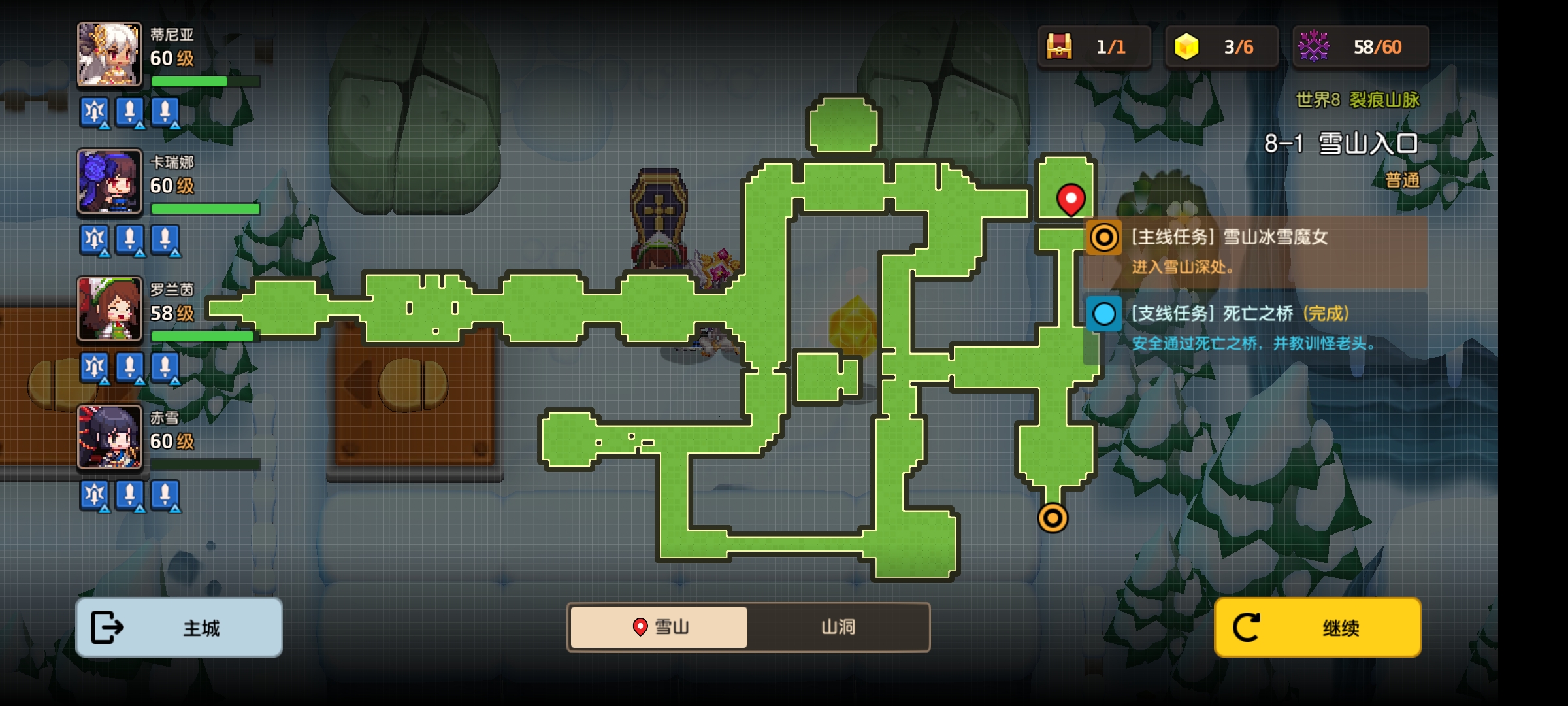Continue the stage with 继续 button
The width and height of the screenshot is (1568, 706).
1317,627
